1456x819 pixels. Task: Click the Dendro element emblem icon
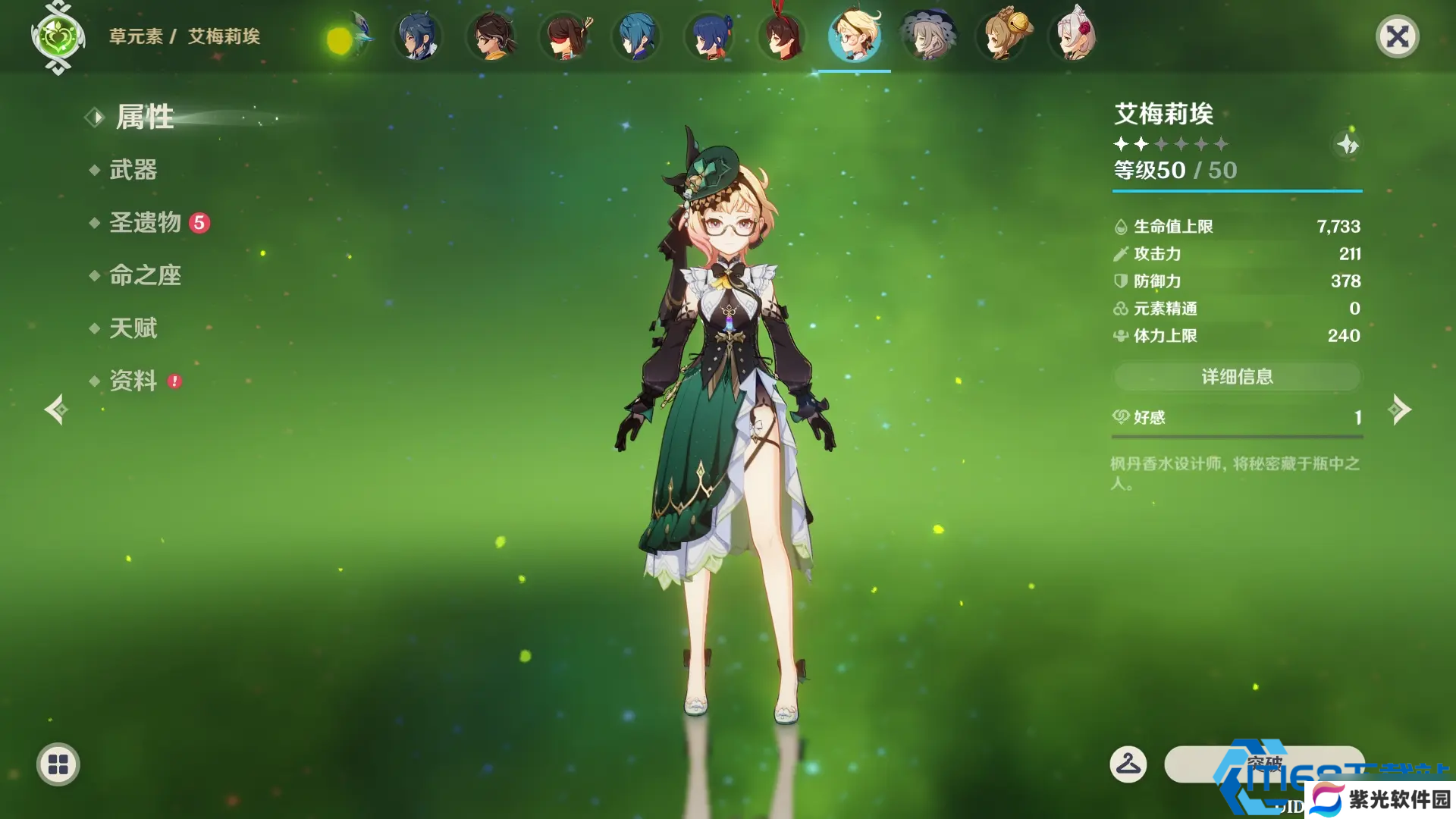58,36
